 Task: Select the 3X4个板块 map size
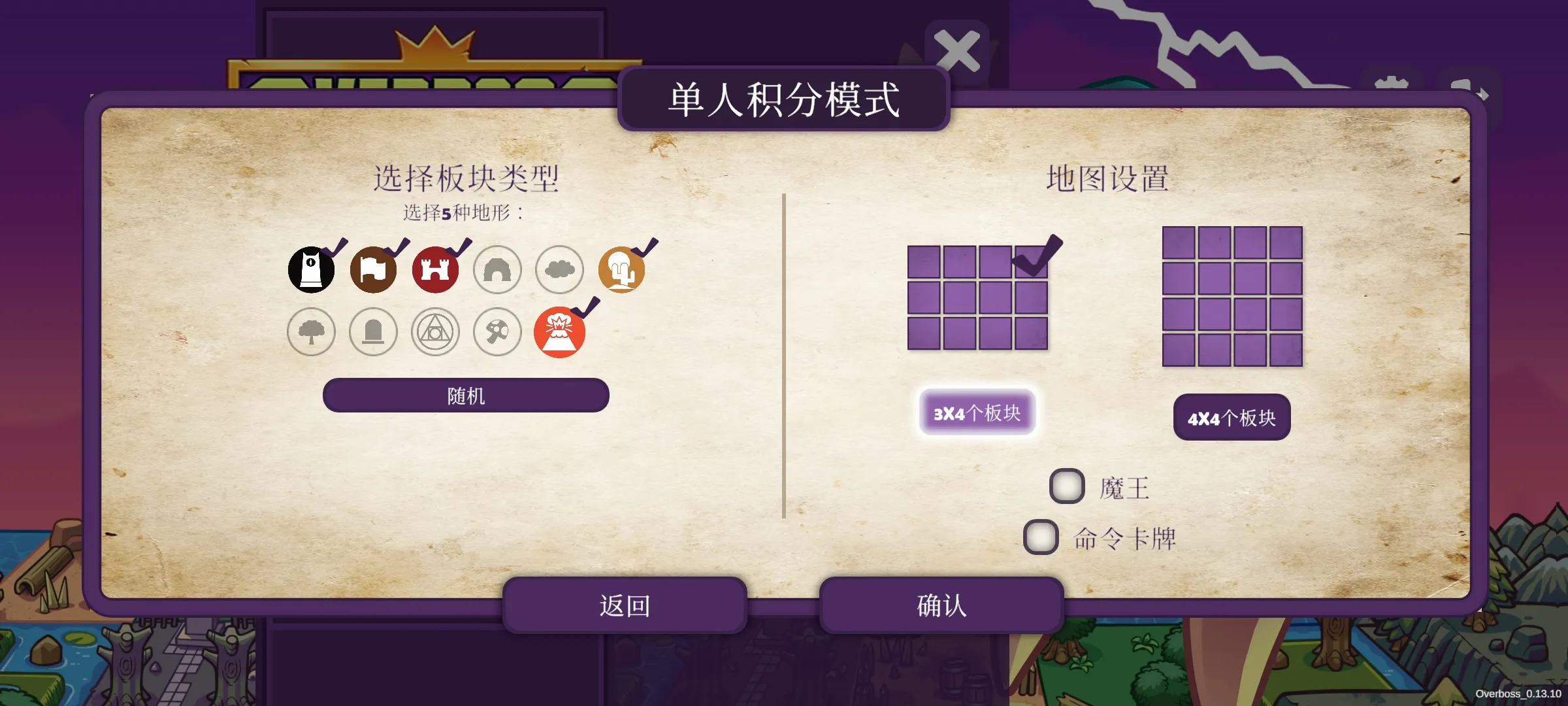pyautogui.click(x=977, y=412)
